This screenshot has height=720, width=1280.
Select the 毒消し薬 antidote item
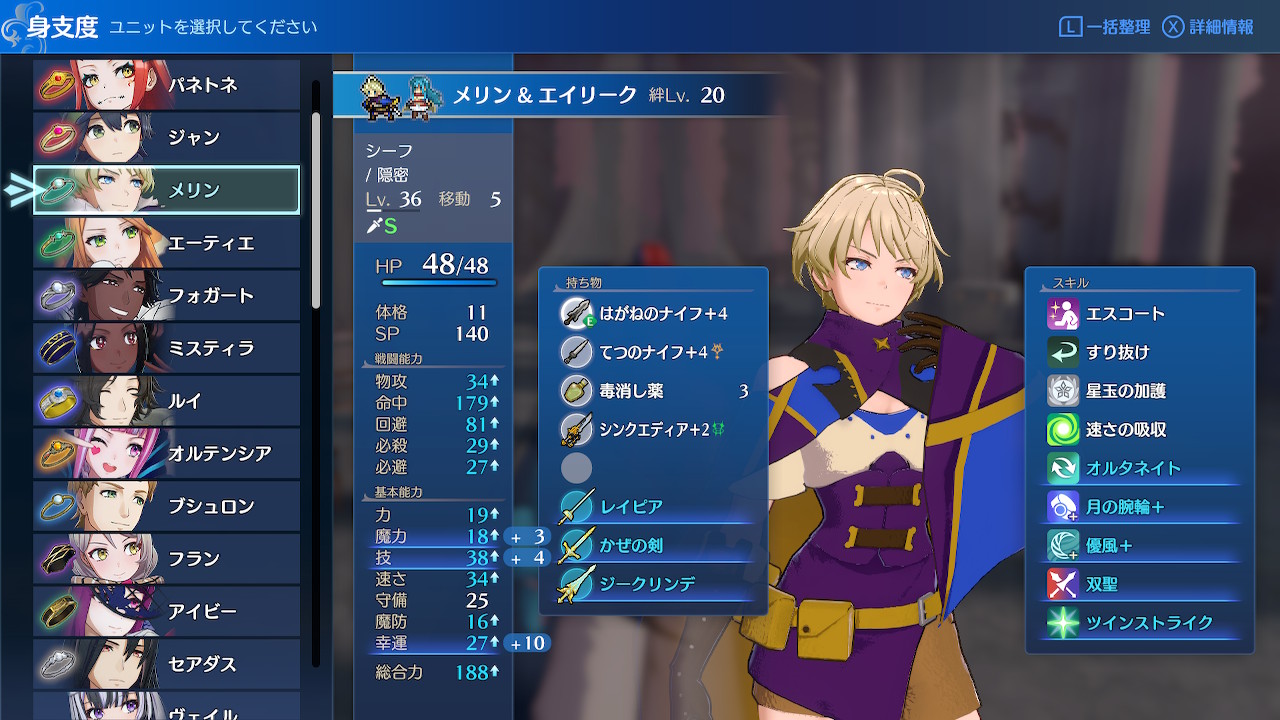(653, 391)
